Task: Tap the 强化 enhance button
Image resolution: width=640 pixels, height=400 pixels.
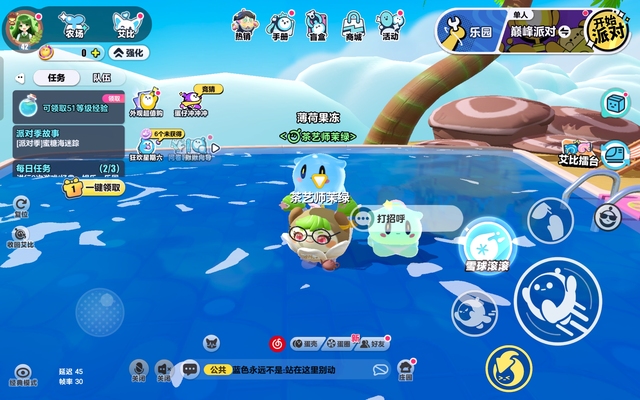Action: tap(130, 53)
